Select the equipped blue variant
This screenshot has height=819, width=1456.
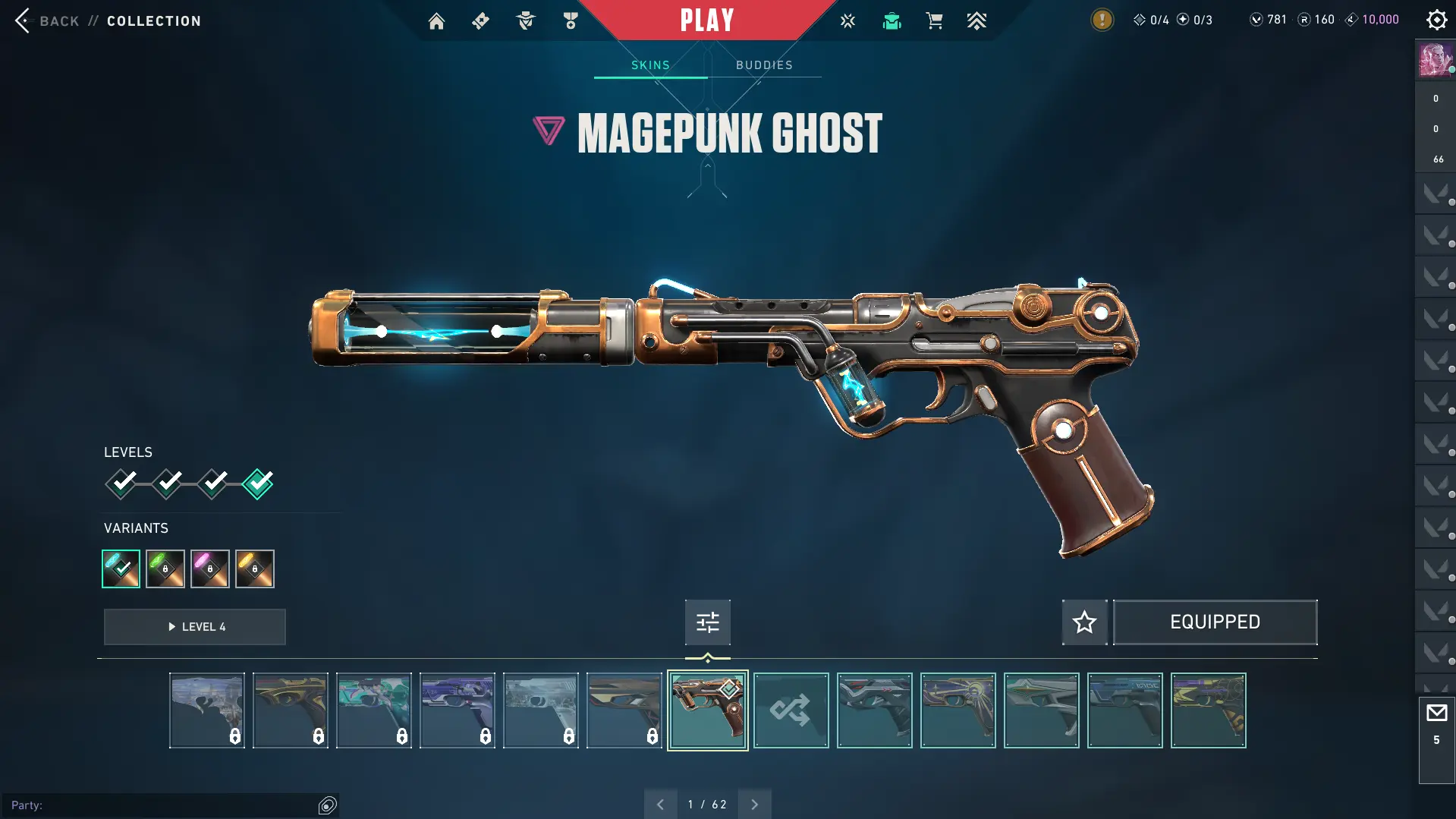(121, 569)
